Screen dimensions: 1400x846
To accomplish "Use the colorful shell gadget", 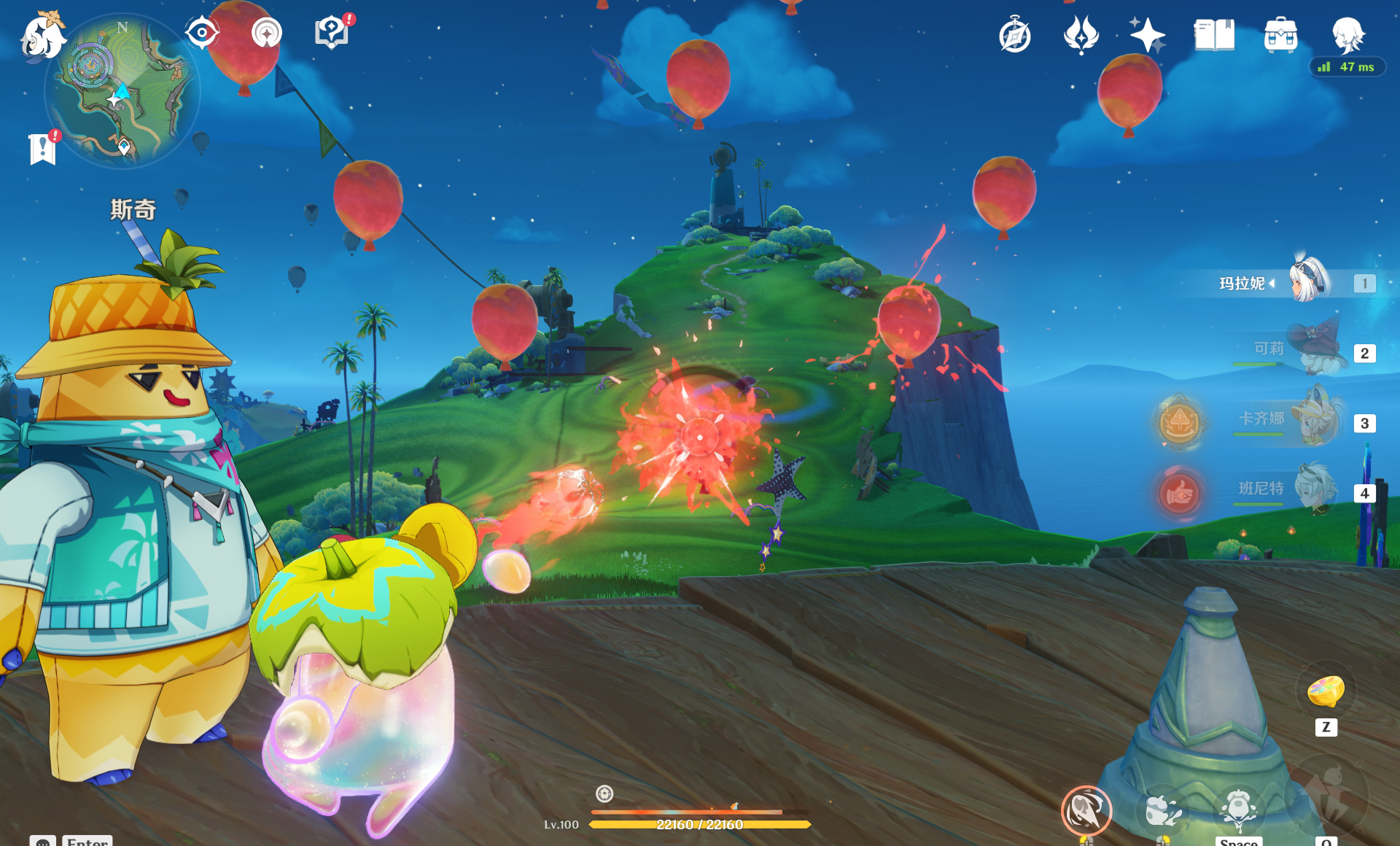I will pyautogui.click(x=1326, y=691).
